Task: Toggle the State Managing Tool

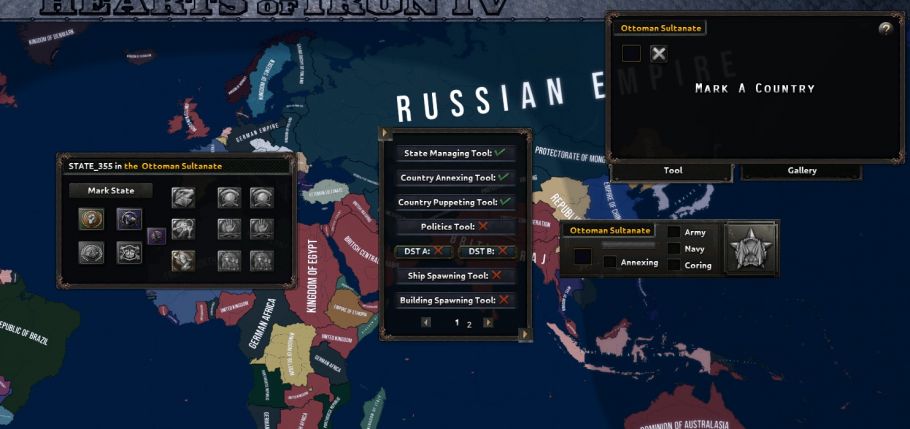Action: click(x=454, y=153)
